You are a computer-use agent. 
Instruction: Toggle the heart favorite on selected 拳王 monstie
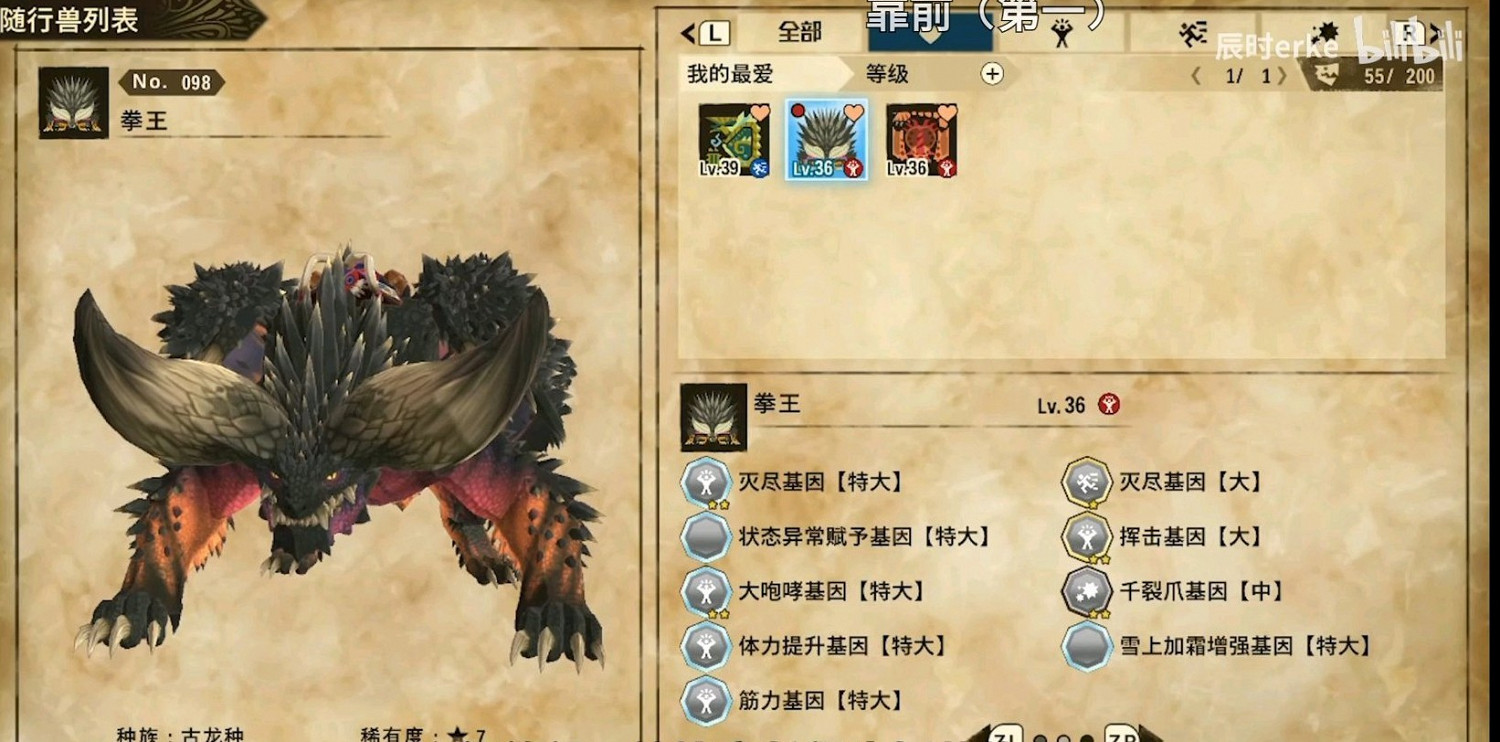(x=853, y=113)
